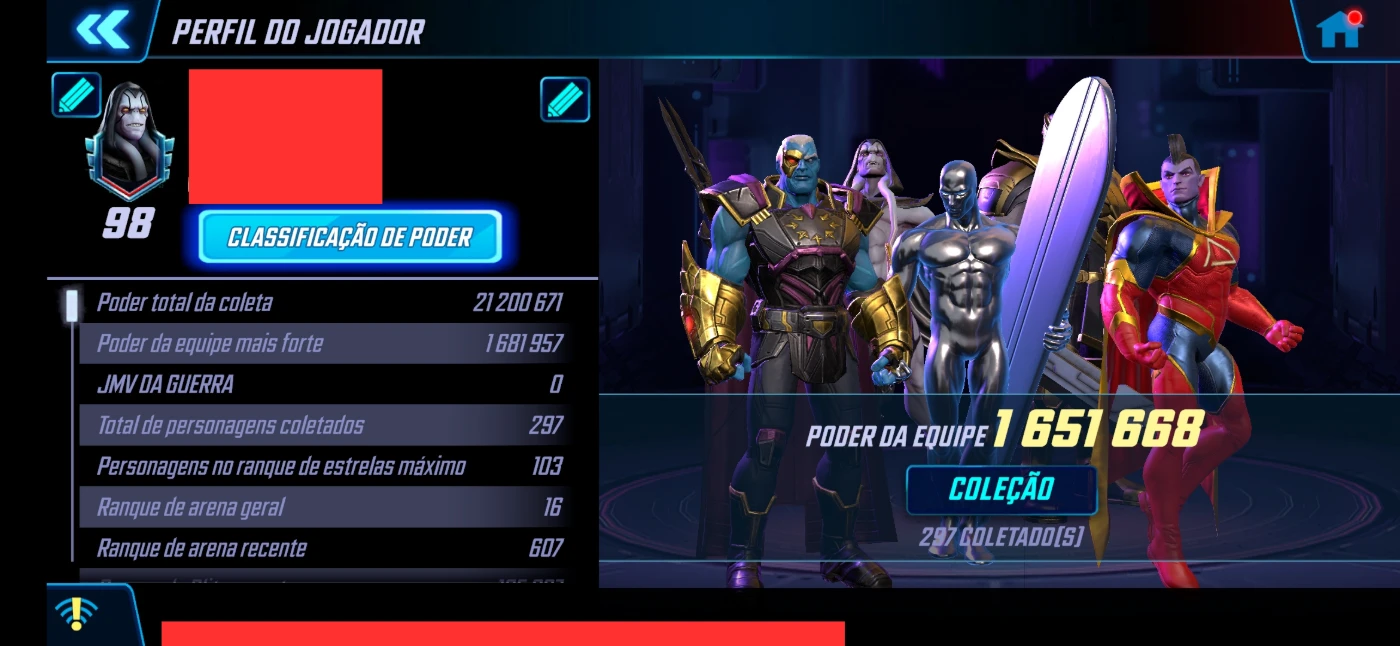Click the stats list scrollbar handle
This screenshot has width=1400, height=646.
[72, 305]
